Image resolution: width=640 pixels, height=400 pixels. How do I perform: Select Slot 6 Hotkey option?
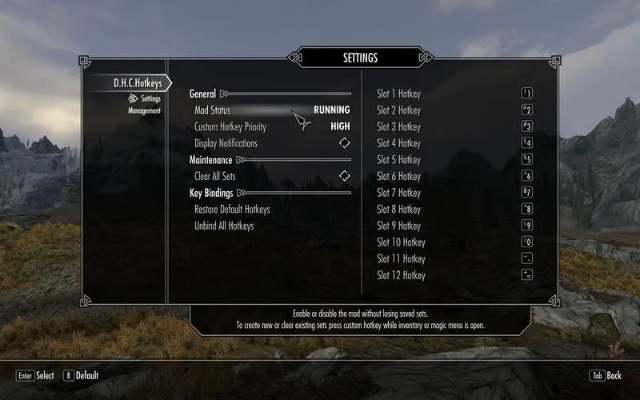[455, 176]
